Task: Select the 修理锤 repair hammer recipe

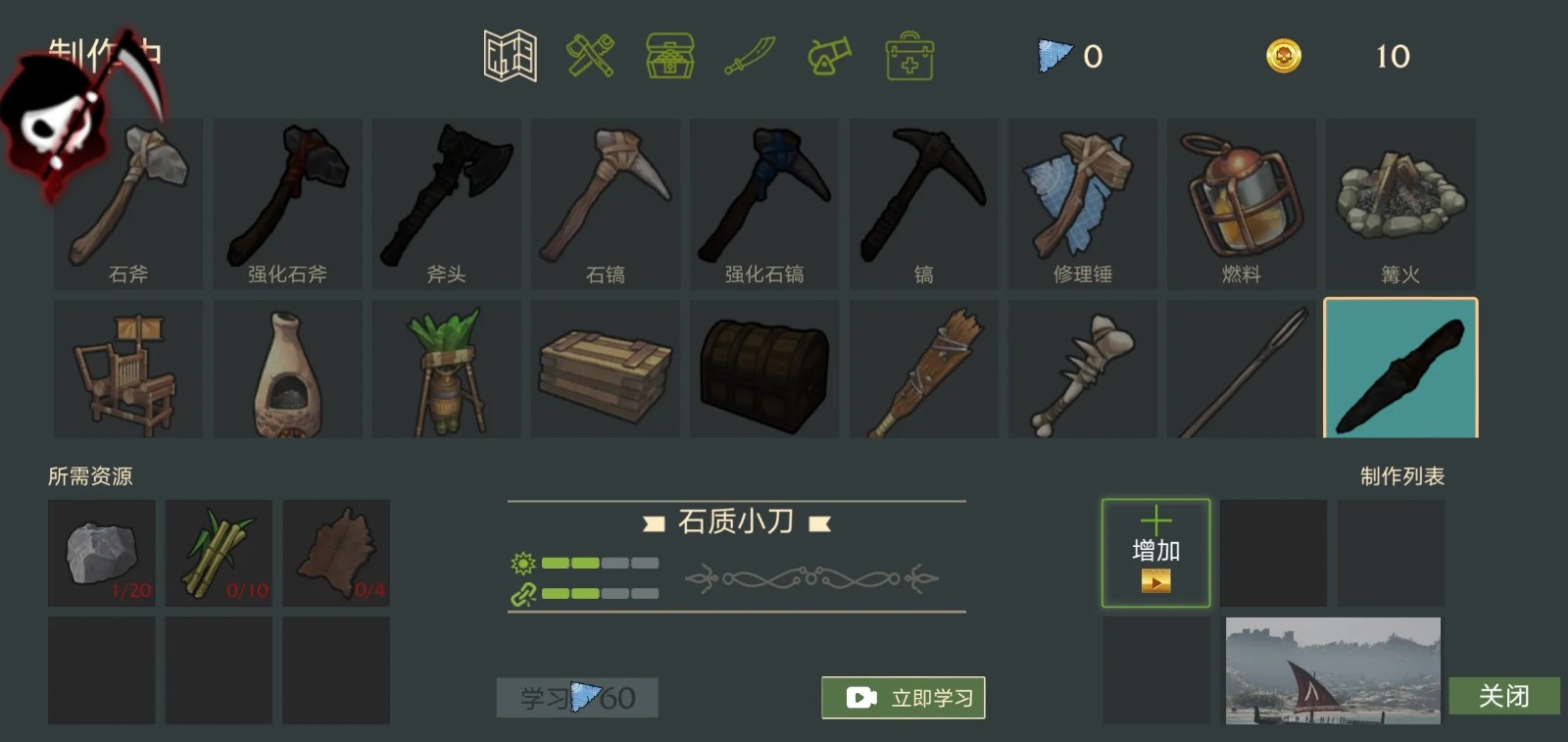Action: [x=1082, y=203]
